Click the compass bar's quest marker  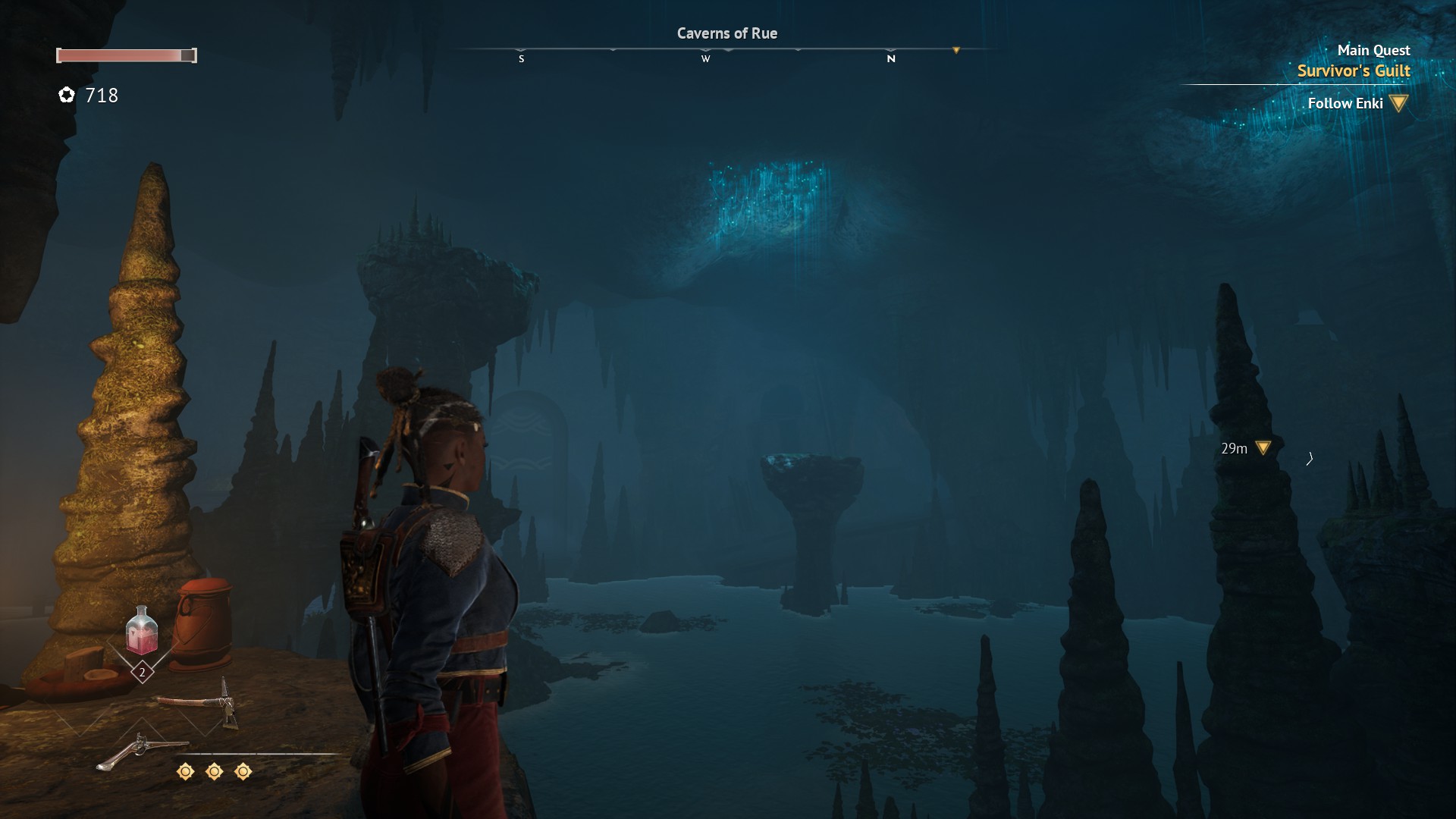tap(956, 51)
